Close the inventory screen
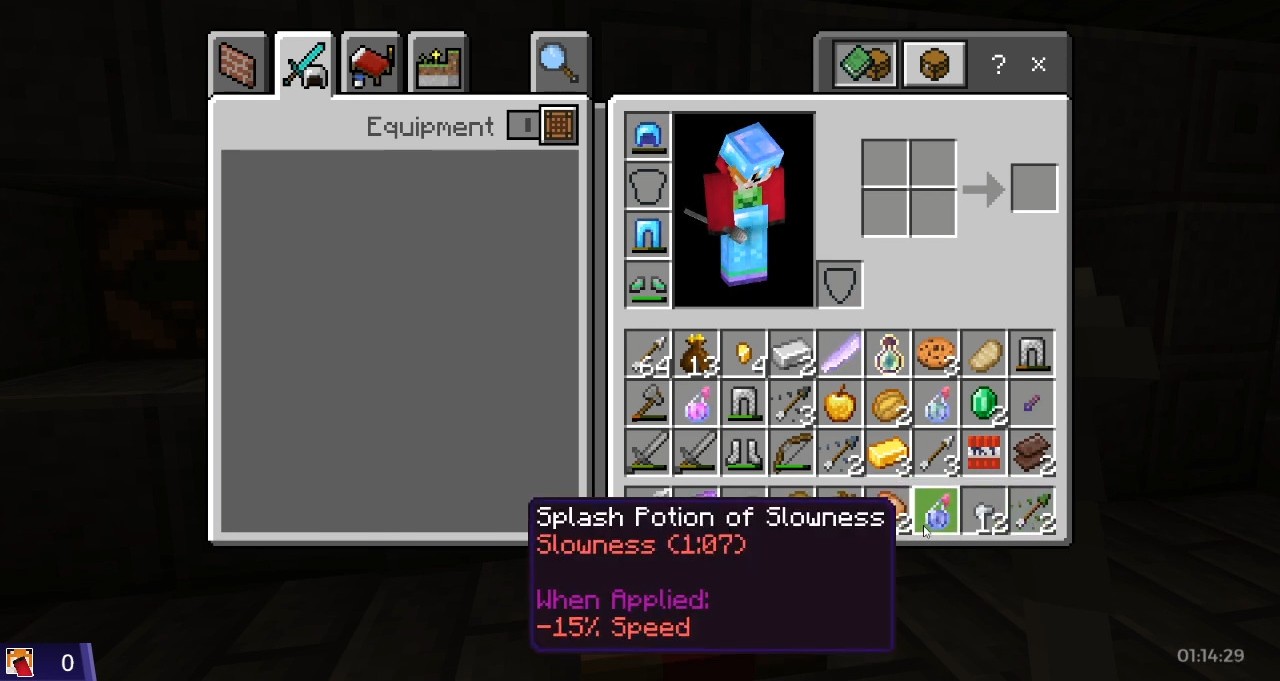 click(x=1038, y=65)
